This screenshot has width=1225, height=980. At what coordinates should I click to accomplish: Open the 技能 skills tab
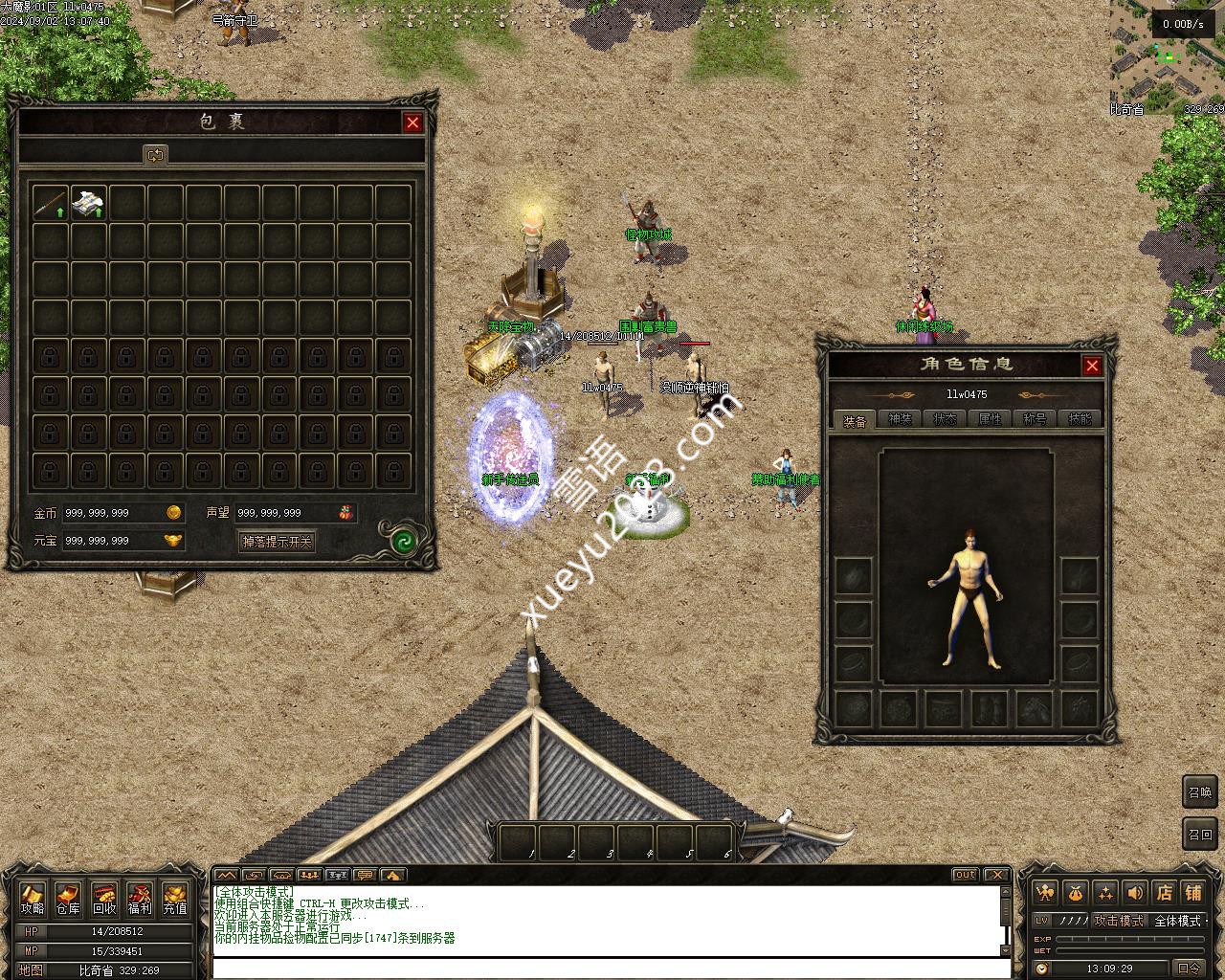click(x=1080, y=419)
